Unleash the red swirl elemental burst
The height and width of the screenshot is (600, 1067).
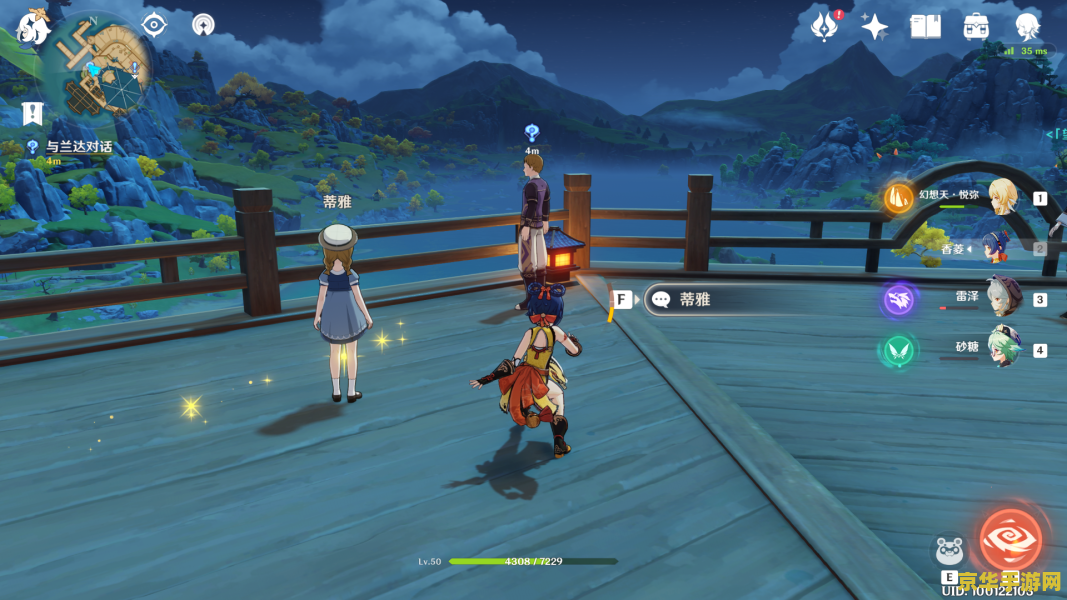pyautogui.click(x=1010, y=539)
